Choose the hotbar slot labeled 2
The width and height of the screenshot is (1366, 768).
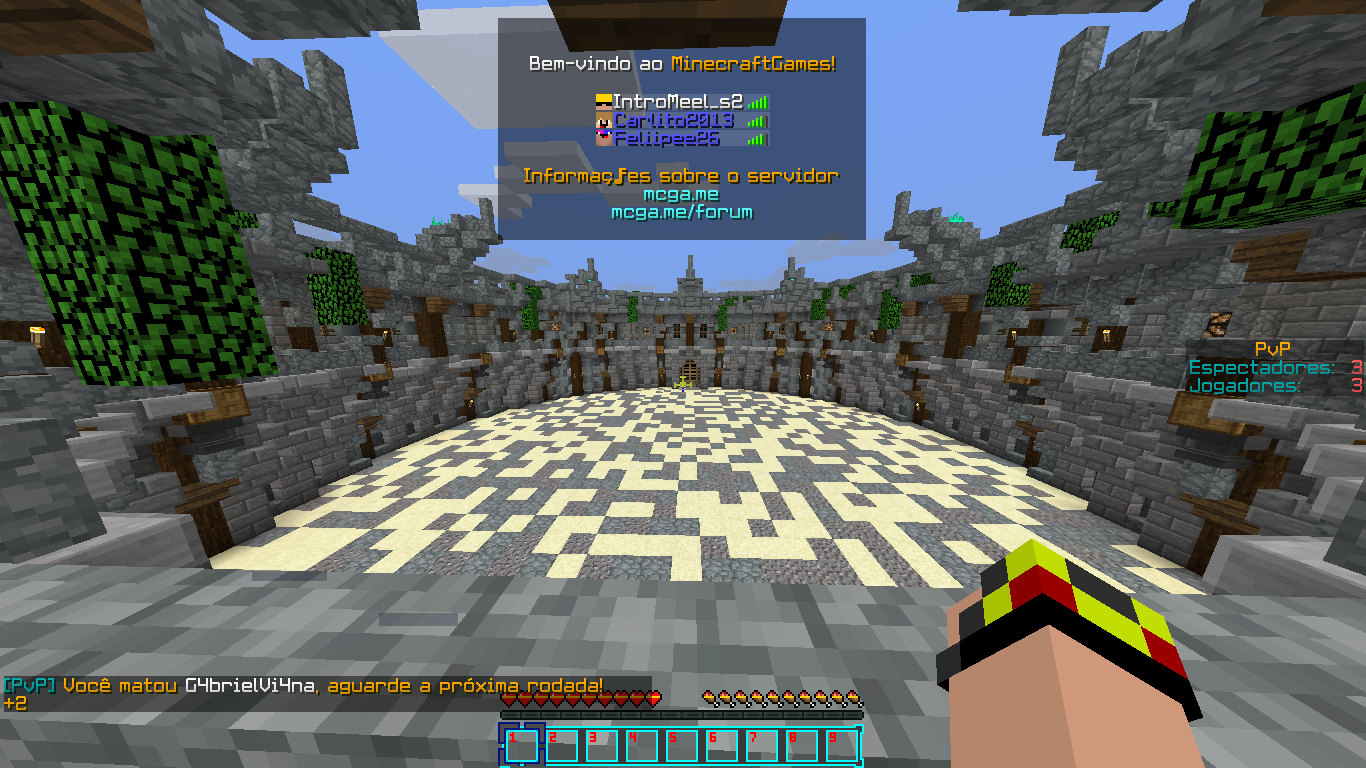(x=561, y=746)
